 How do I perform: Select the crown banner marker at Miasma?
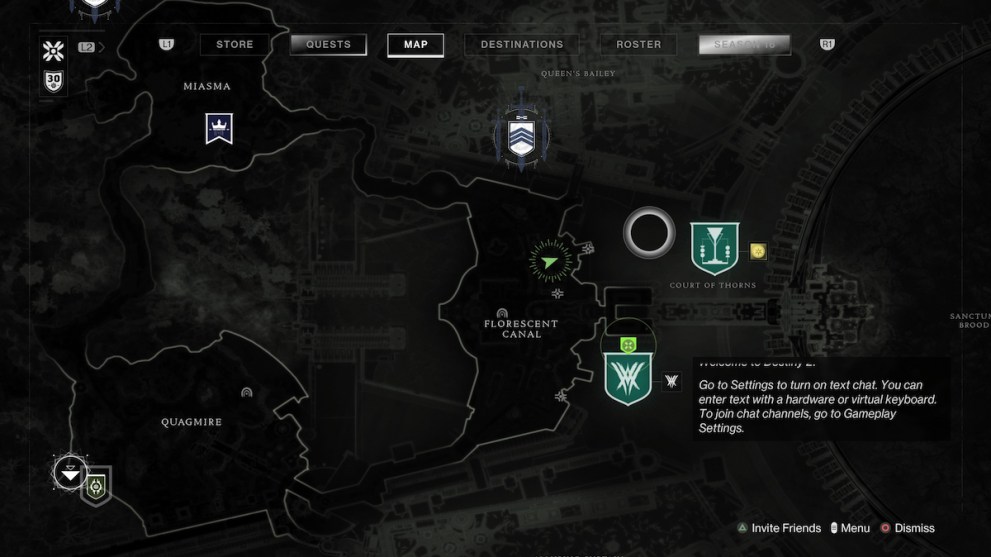click(x=219, y=127)
